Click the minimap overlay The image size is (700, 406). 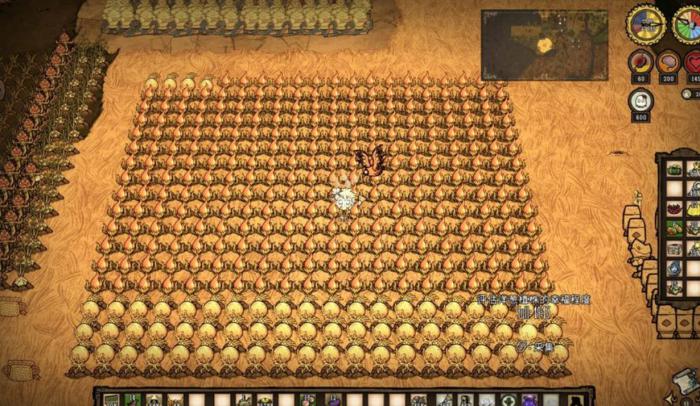[x=544, y=45]
